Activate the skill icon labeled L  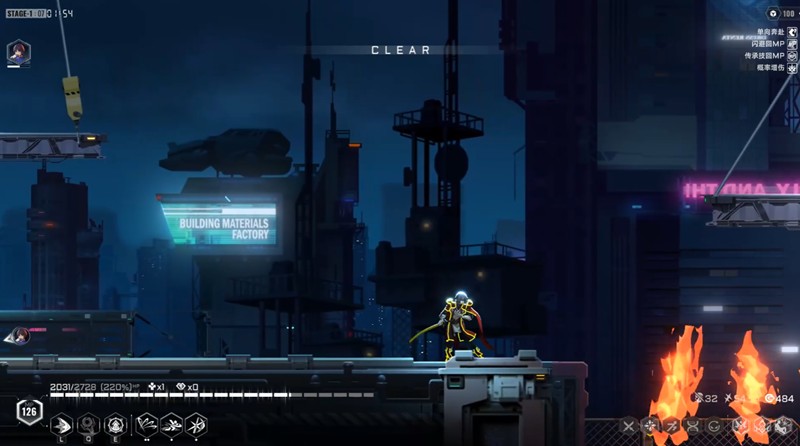62,424
